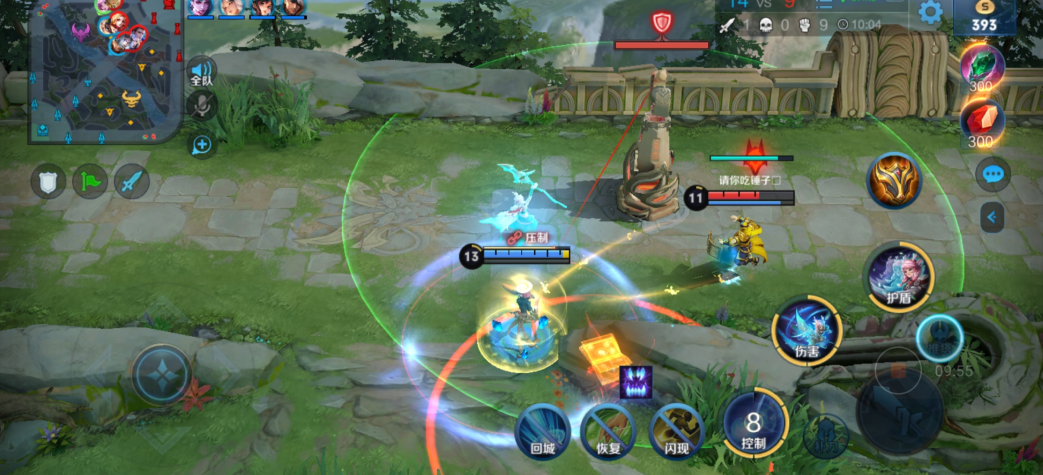This screenshot has width=1043, height=475.
Task: Send the shield defend signal
Action: click(x=48, y=181)
